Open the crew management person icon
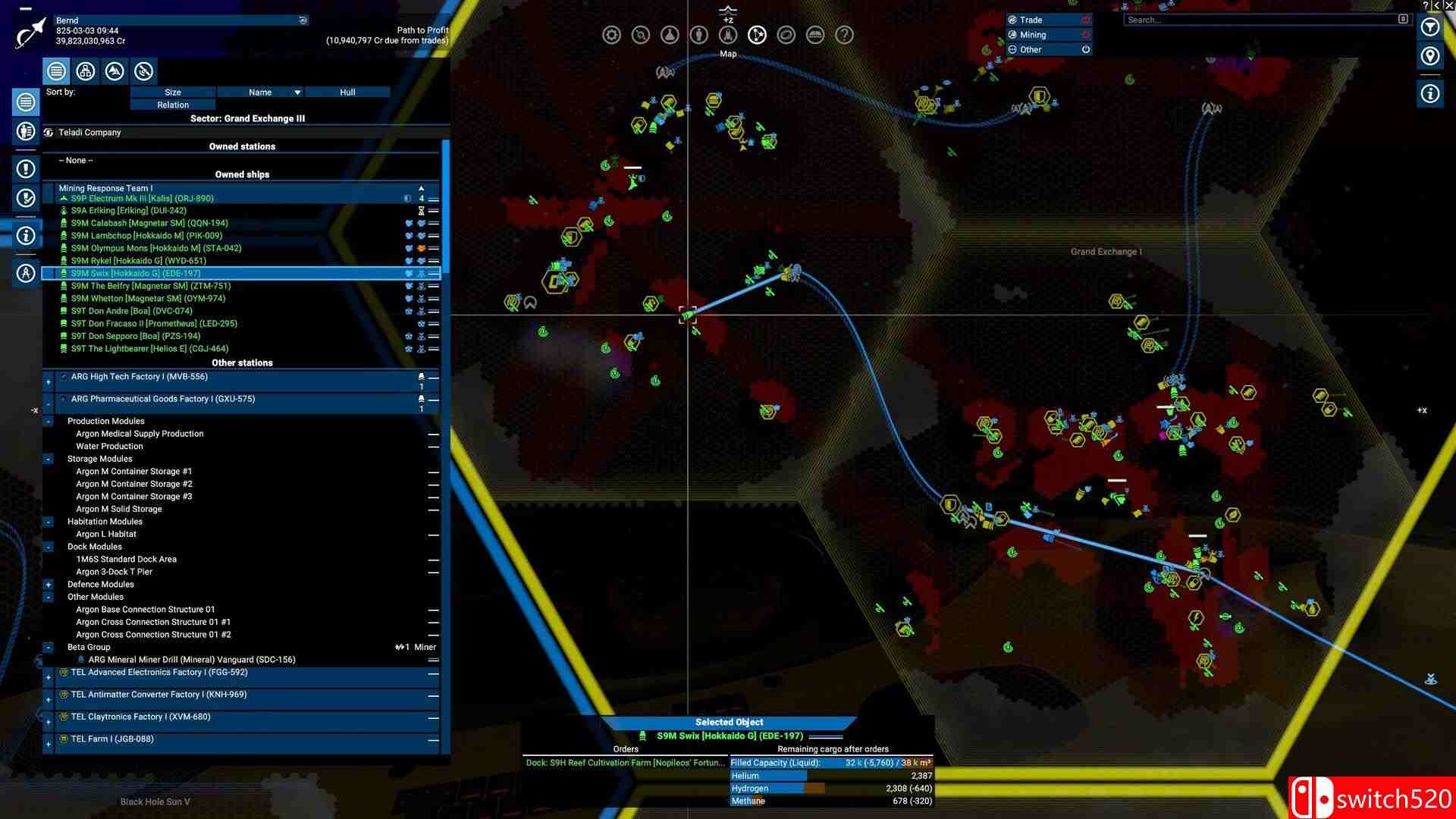The width and height of the screenshot is (1456, 819). click(x=698, y=34)
